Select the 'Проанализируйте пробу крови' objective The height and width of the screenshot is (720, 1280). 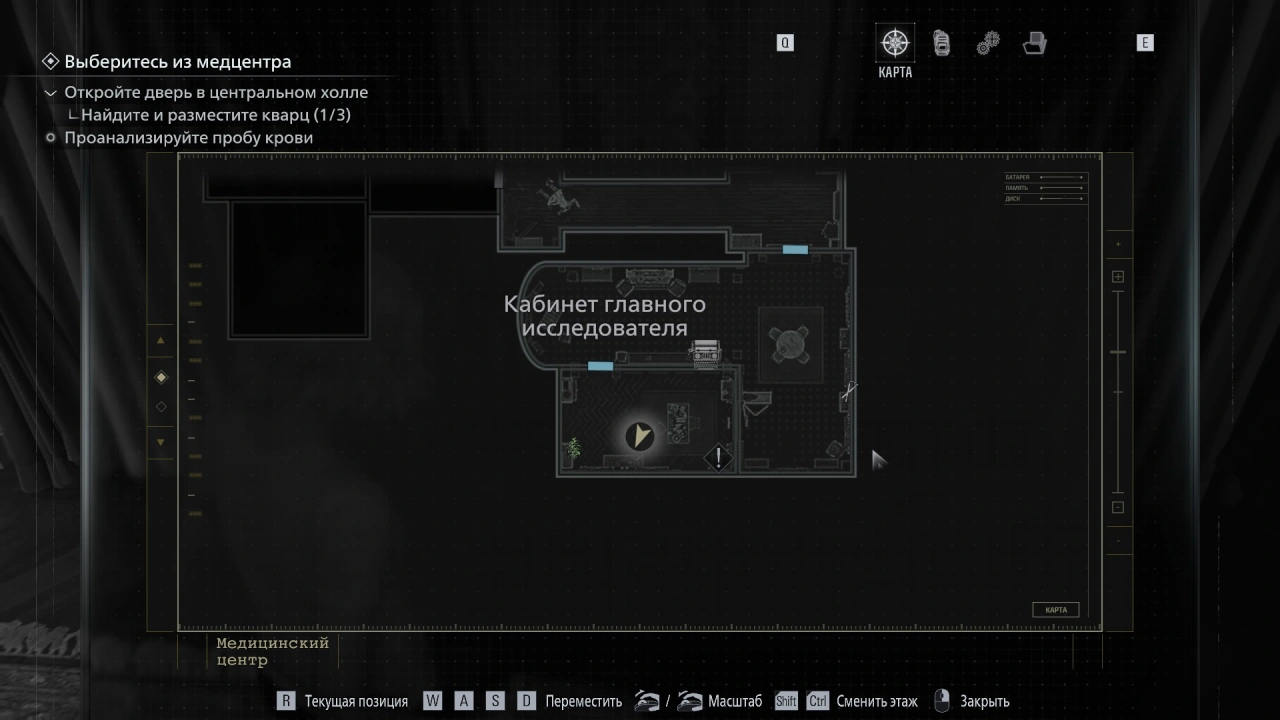(189, 138)
